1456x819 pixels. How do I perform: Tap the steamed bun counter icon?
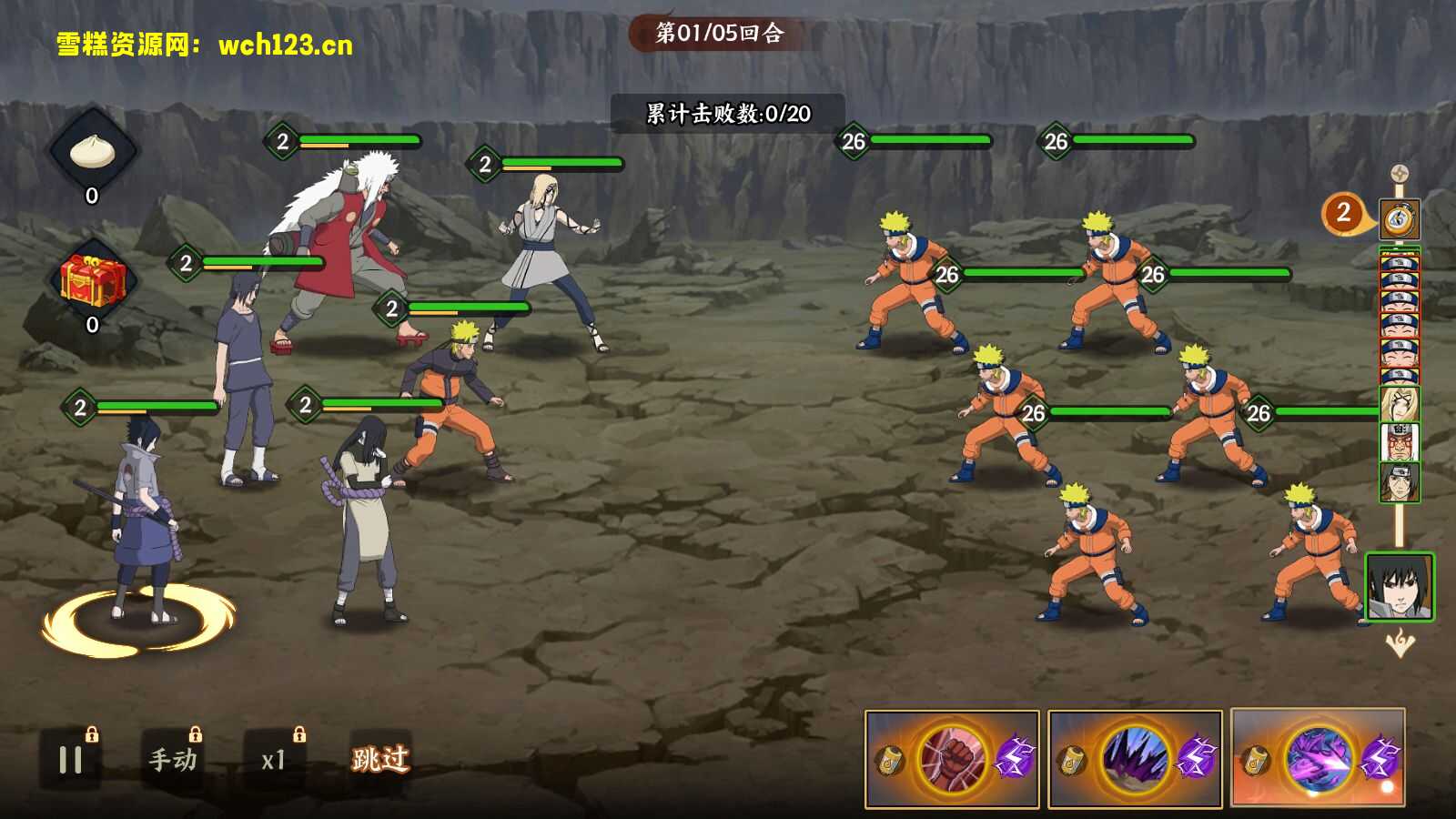pos(92,152)
